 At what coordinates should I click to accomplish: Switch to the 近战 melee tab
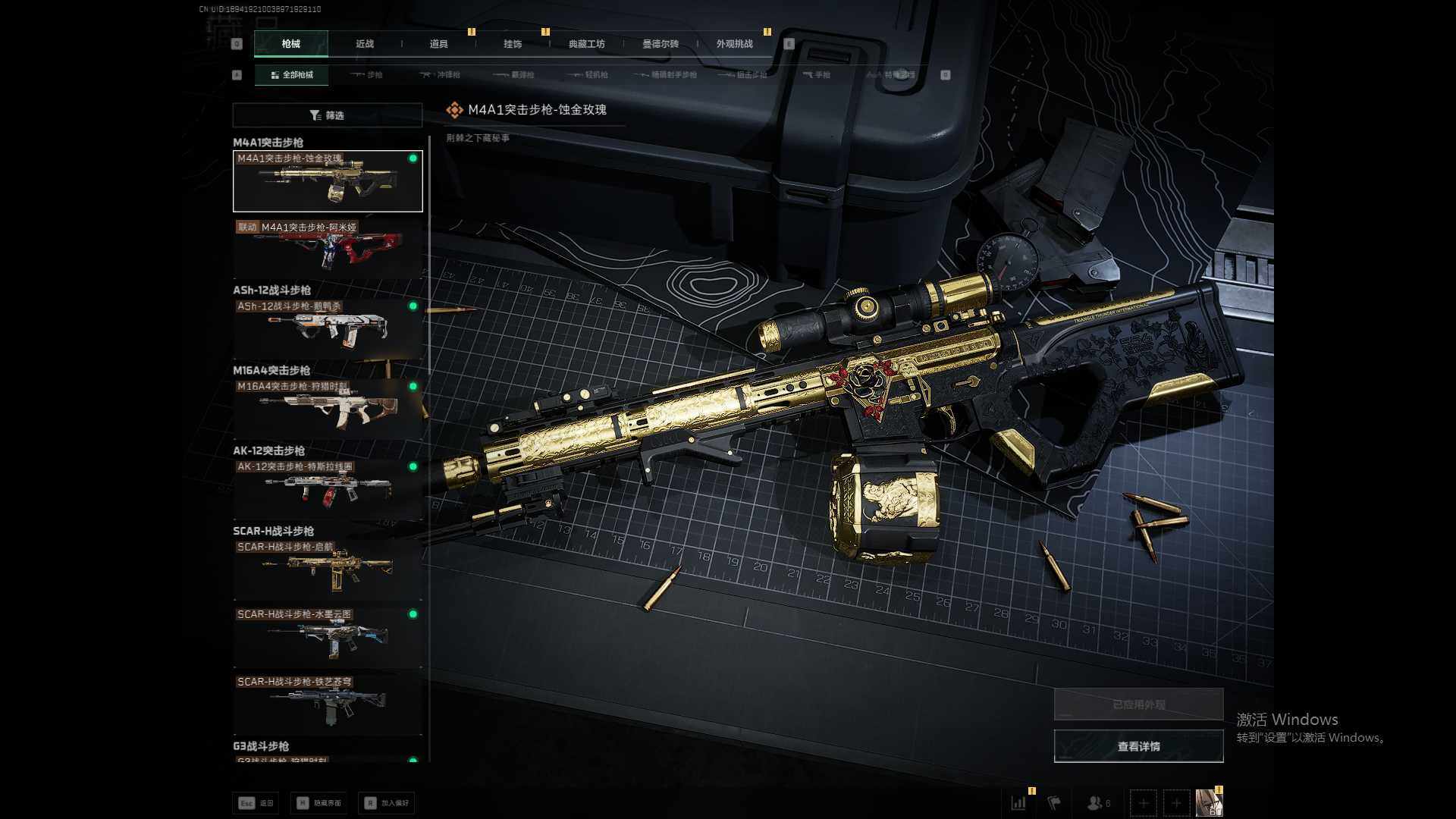point(365,44)
